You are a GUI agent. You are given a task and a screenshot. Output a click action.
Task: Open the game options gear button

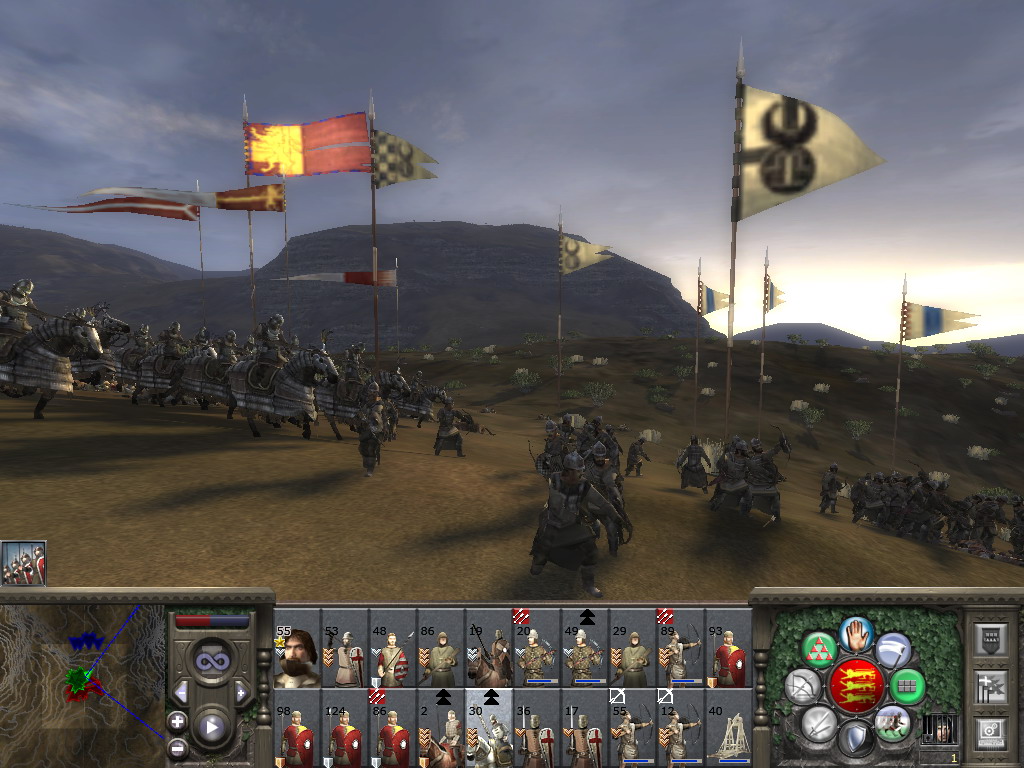[x=991, y=733]
